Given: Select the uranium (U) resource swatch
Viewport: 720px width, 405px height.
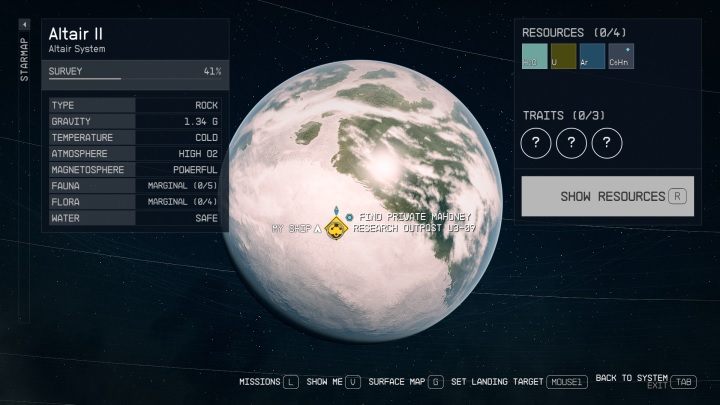Looking at the screenshot, I should coord(563,57).
